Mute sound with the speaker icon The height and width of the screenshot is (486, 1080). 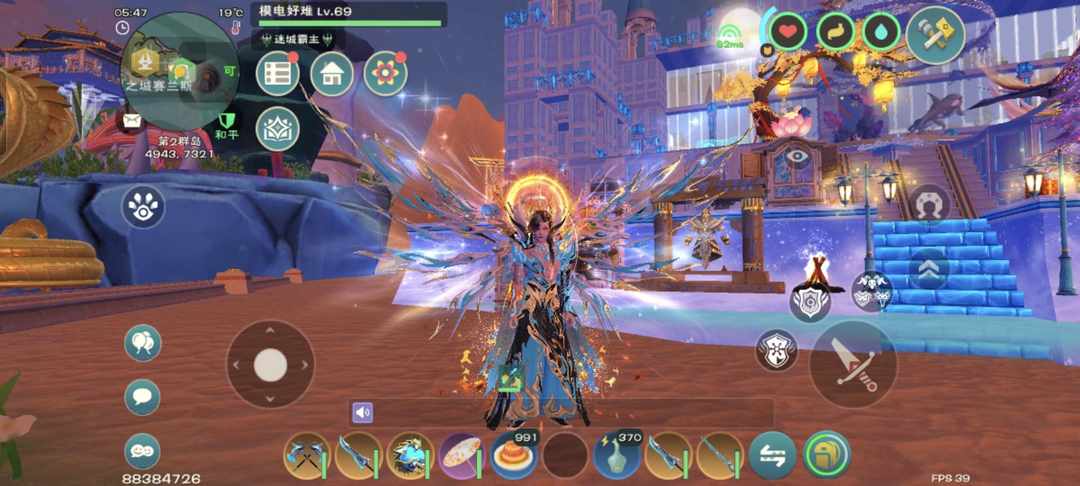pyautogui.click(x=362, y=412)
